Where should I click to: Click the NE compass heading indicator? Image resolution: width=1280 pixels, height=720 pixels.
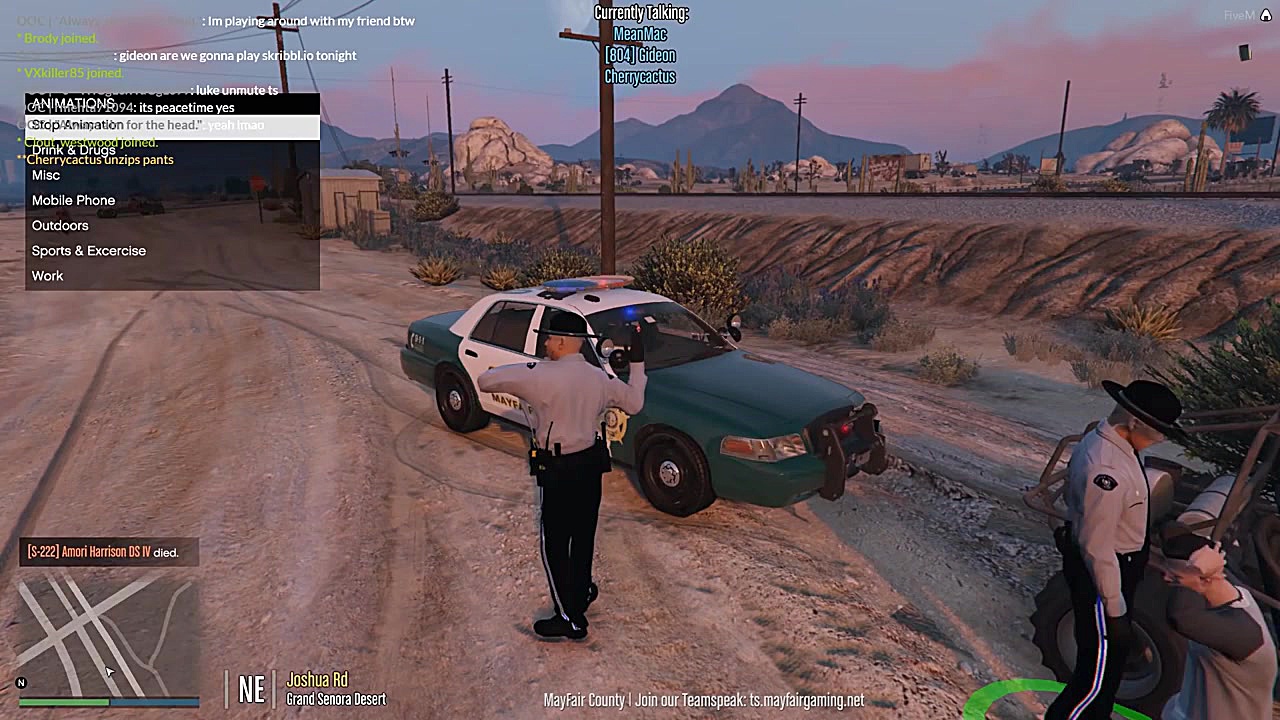coord(251,689)
